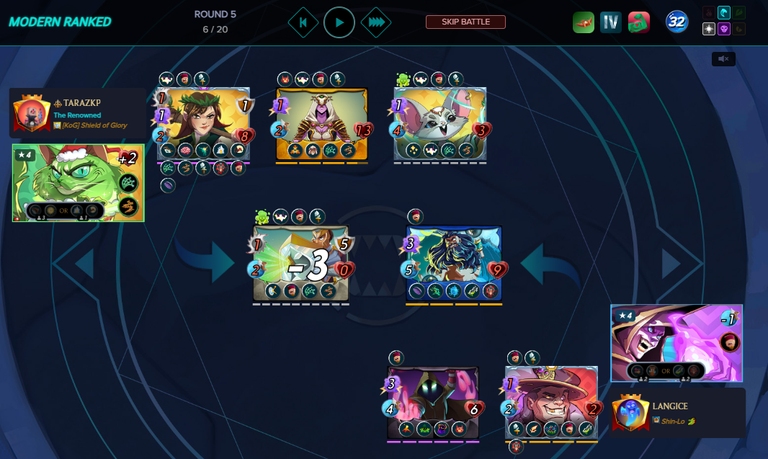Inspect the first battle ruleset icon
Screen dimensions: 768x459
(x=583, y=22)
